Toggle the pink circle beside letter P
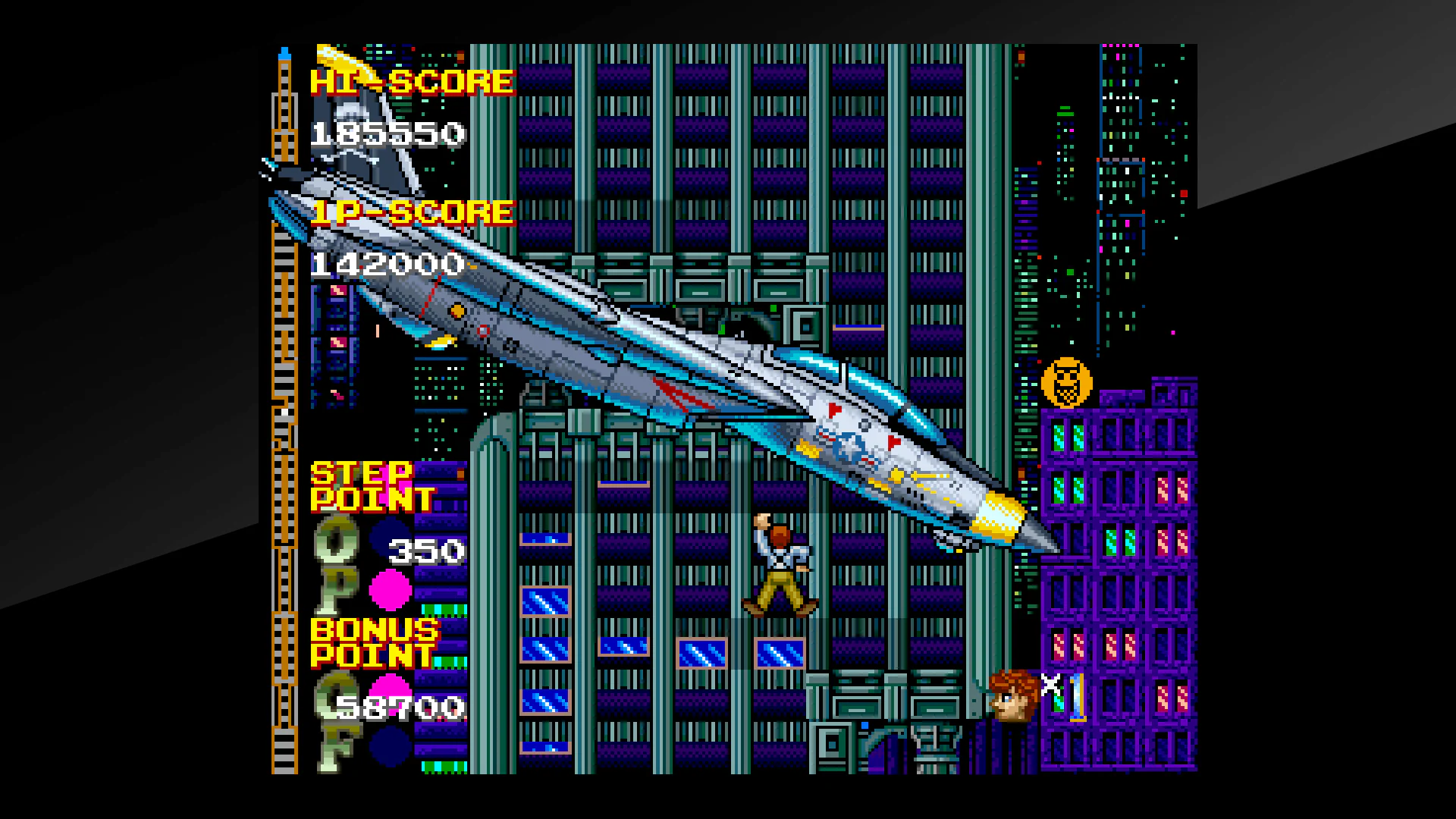 click(391, 591)
